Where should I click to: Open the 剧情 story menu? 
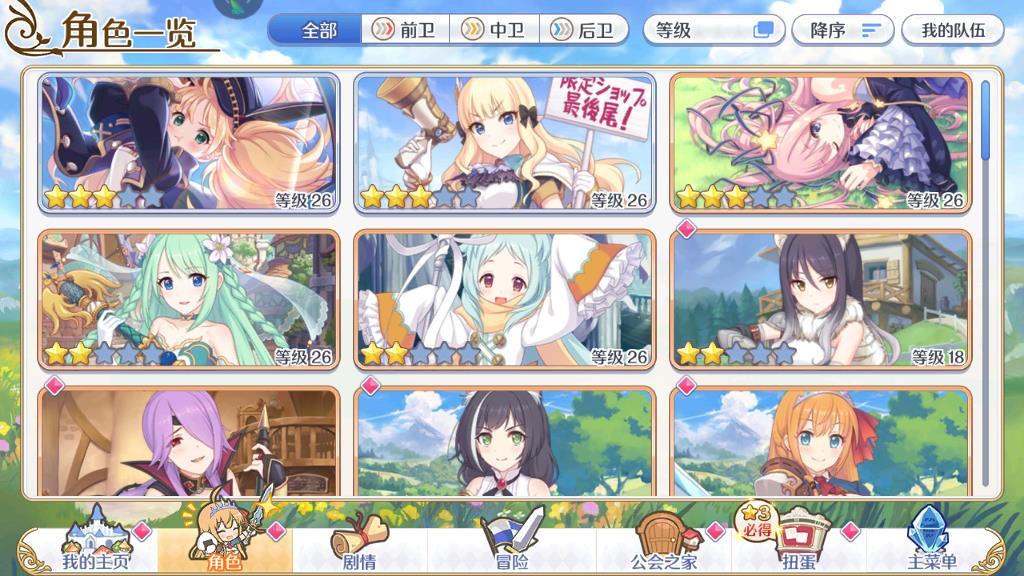[358, 544]
